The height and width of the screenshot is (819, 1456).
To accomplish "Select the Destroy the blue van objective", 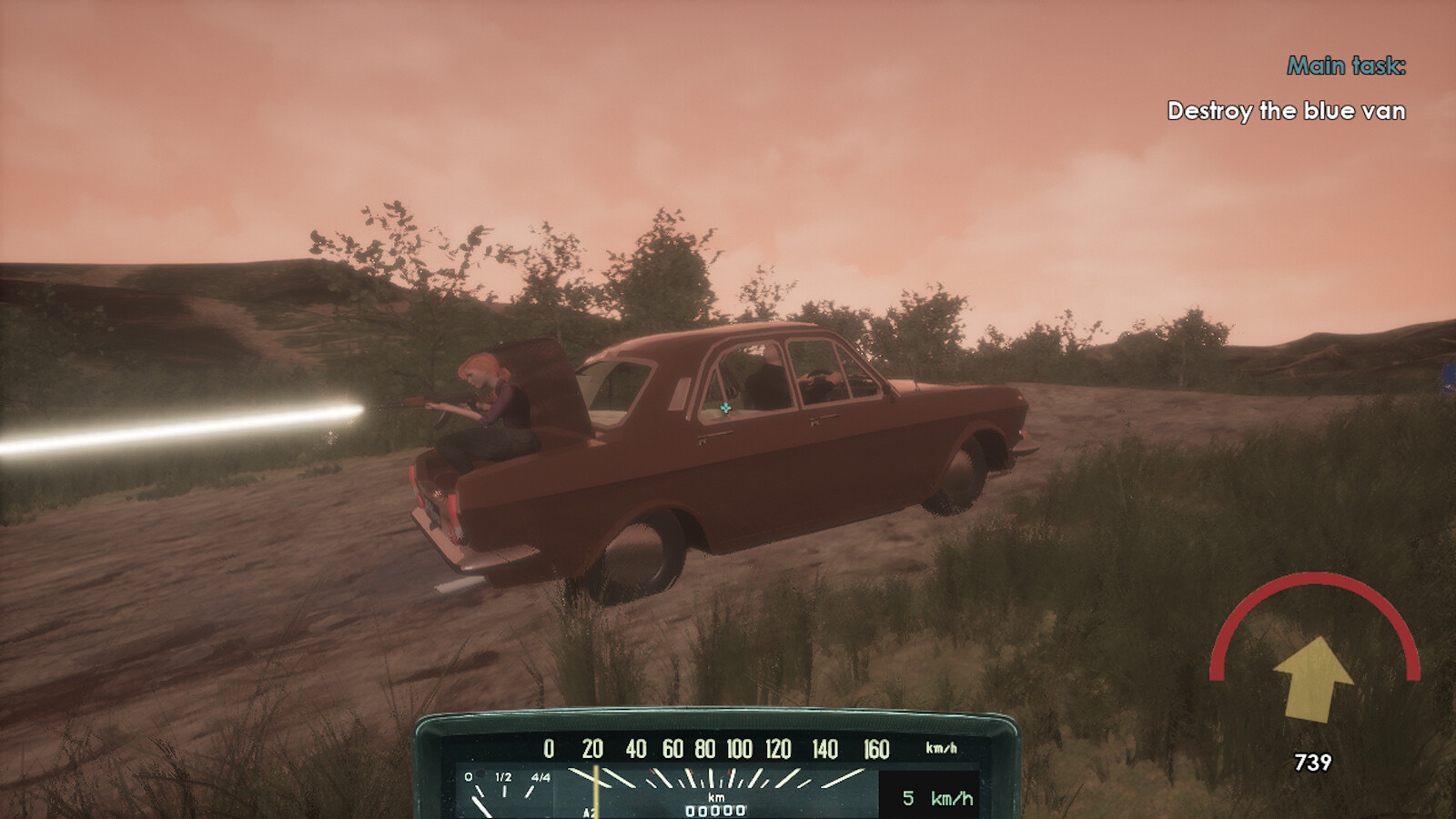I will 1286,111.
